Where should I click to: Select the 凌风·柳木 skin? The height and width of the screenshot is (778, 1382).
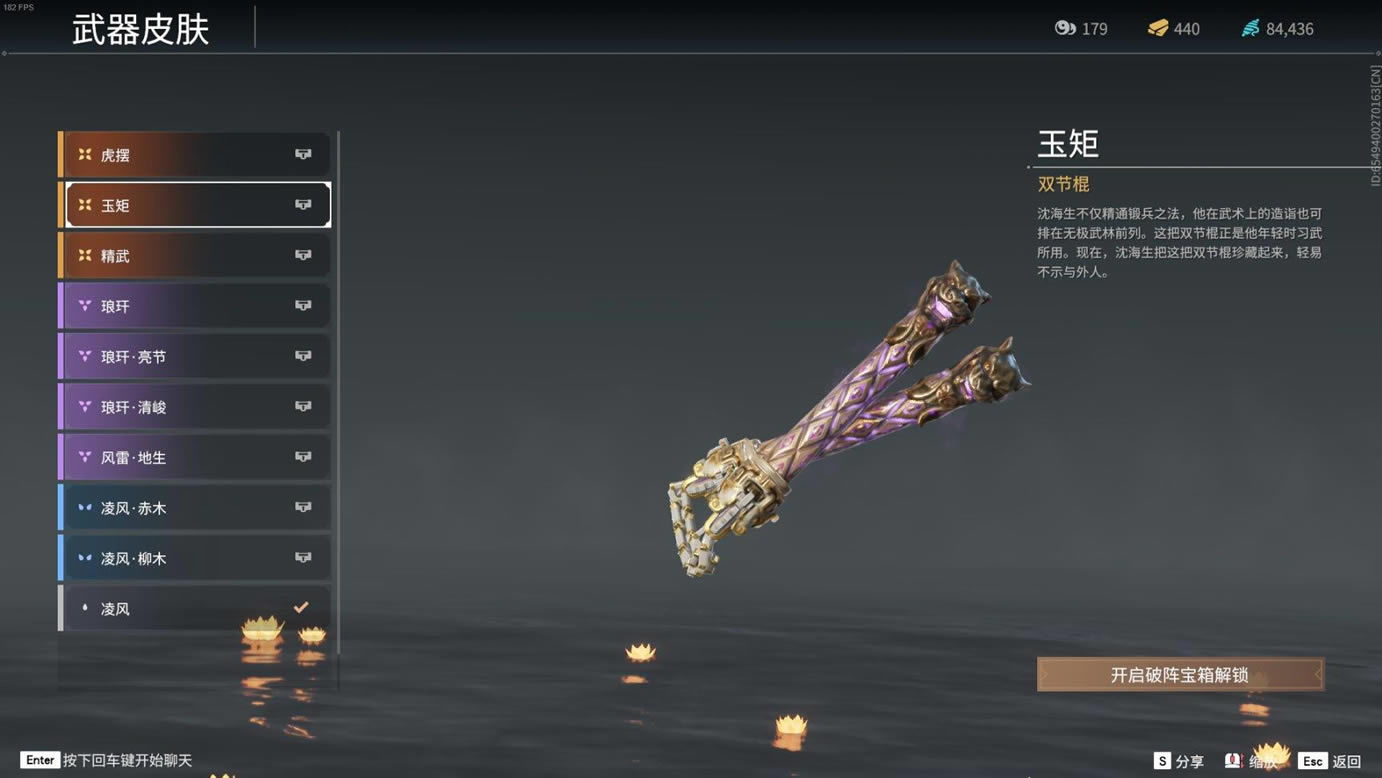tap(196, 558)
